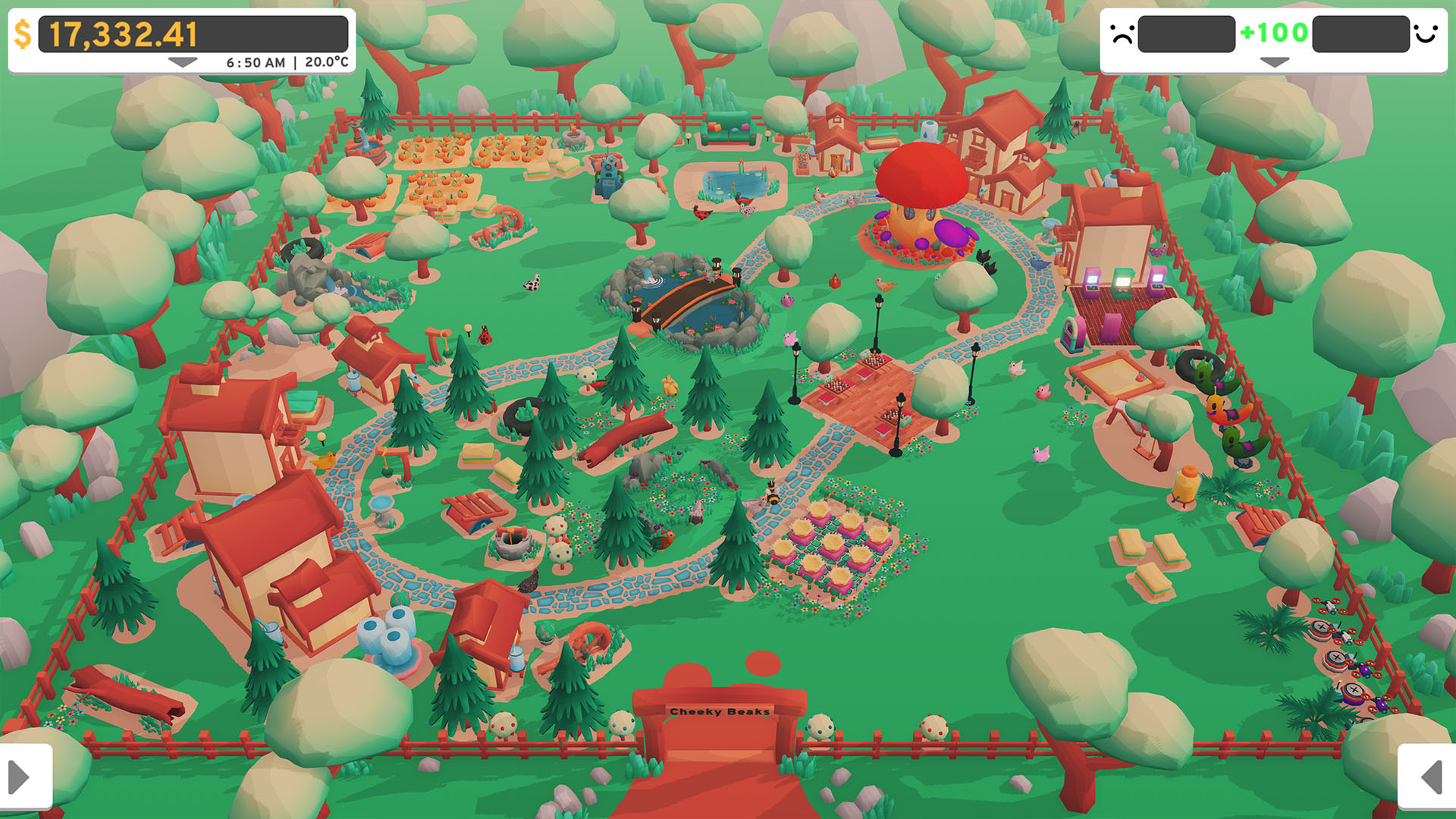Click the money balance field showing 17,332.41
The width and height of the screenshot is (1456, 819).
click(x=123, y=33)
